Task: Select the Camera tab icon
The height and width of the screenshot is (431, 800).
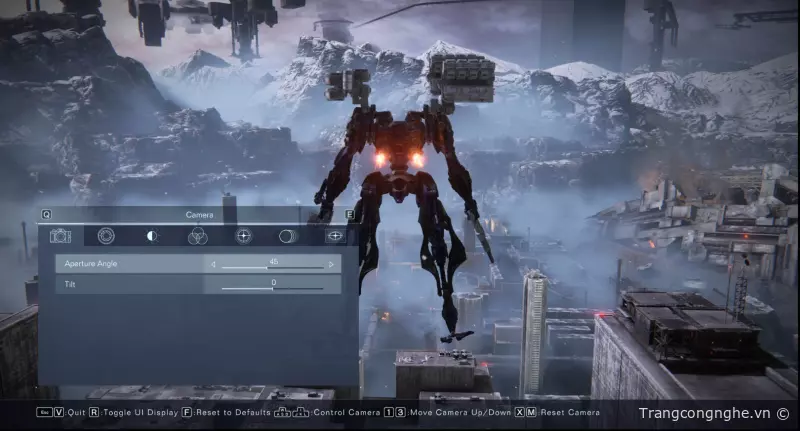Action: click(61, 236)
